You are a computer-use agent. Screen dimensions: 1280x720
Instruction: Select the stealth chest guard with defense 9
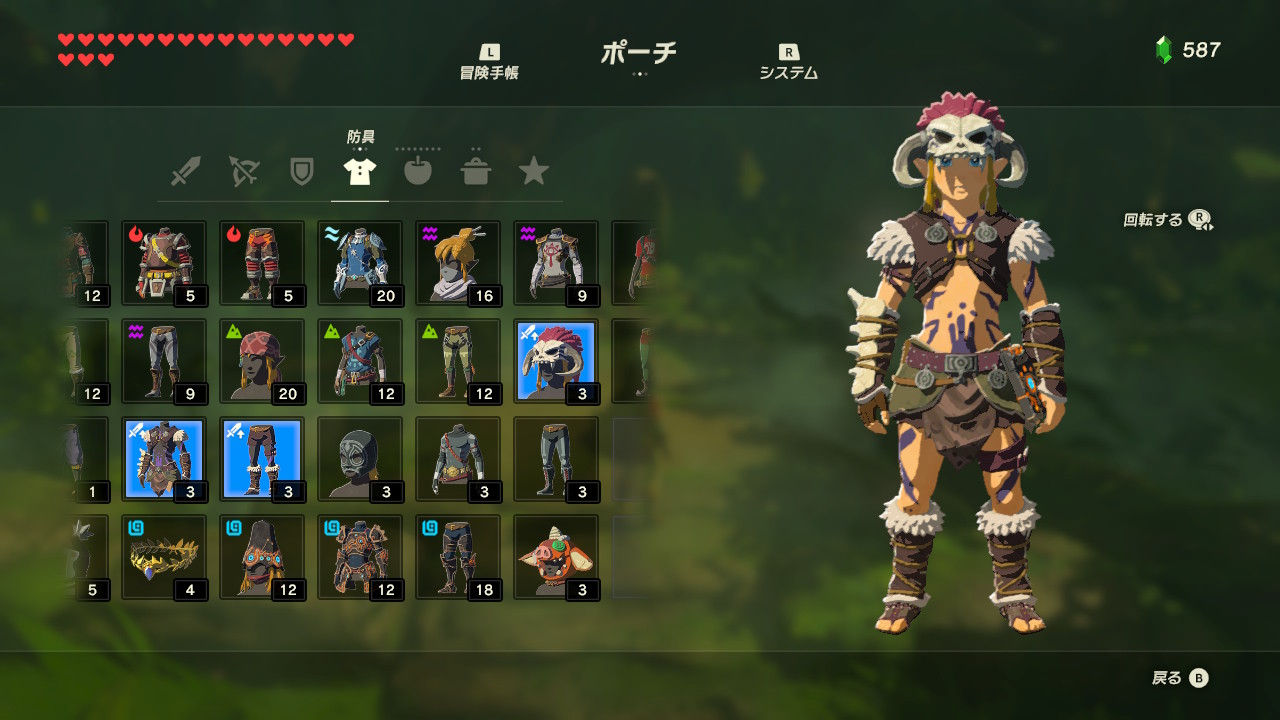[x=556, y=263]
